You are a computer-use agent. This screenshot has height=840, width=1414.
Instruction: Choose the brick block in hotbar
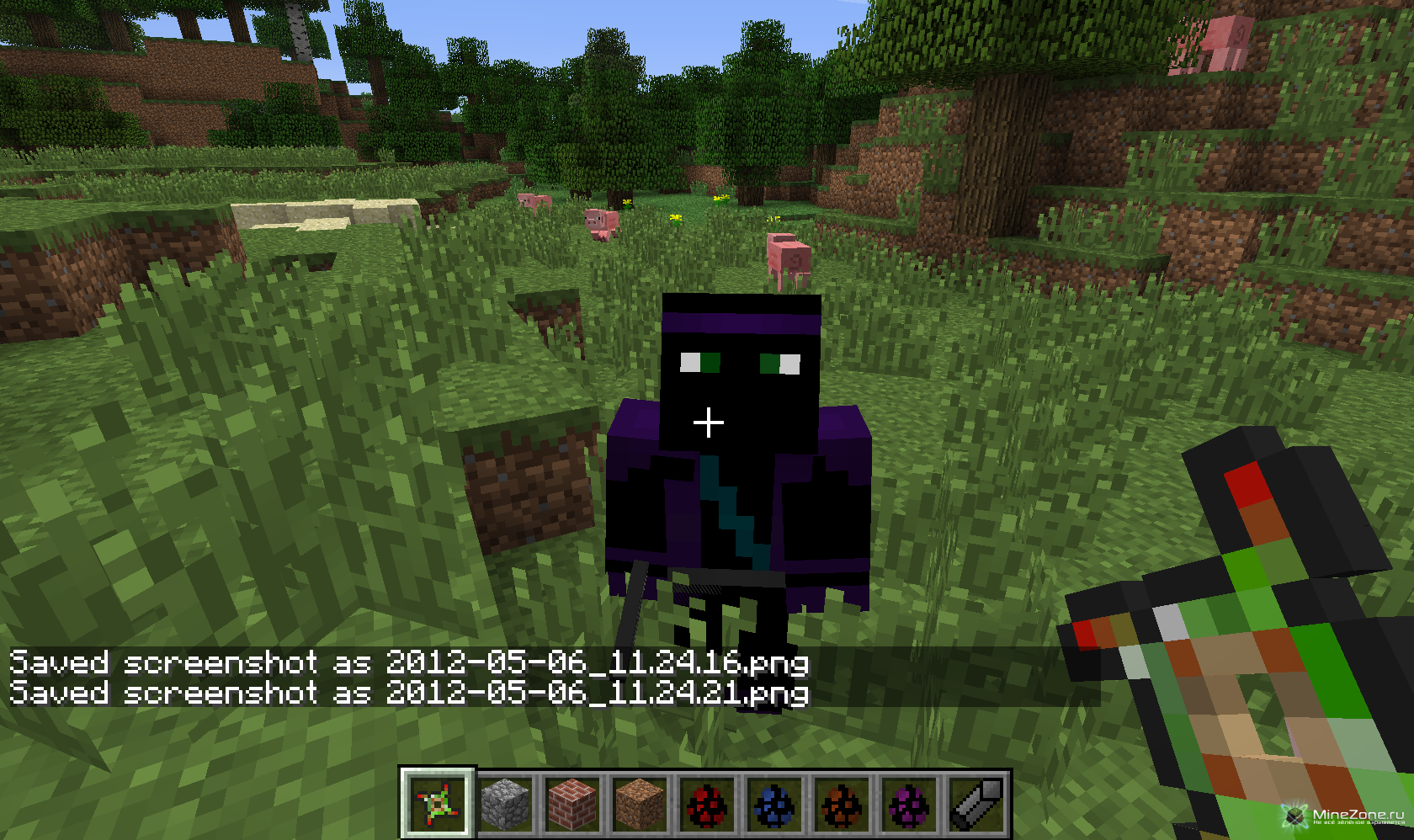tap(572, 803)
